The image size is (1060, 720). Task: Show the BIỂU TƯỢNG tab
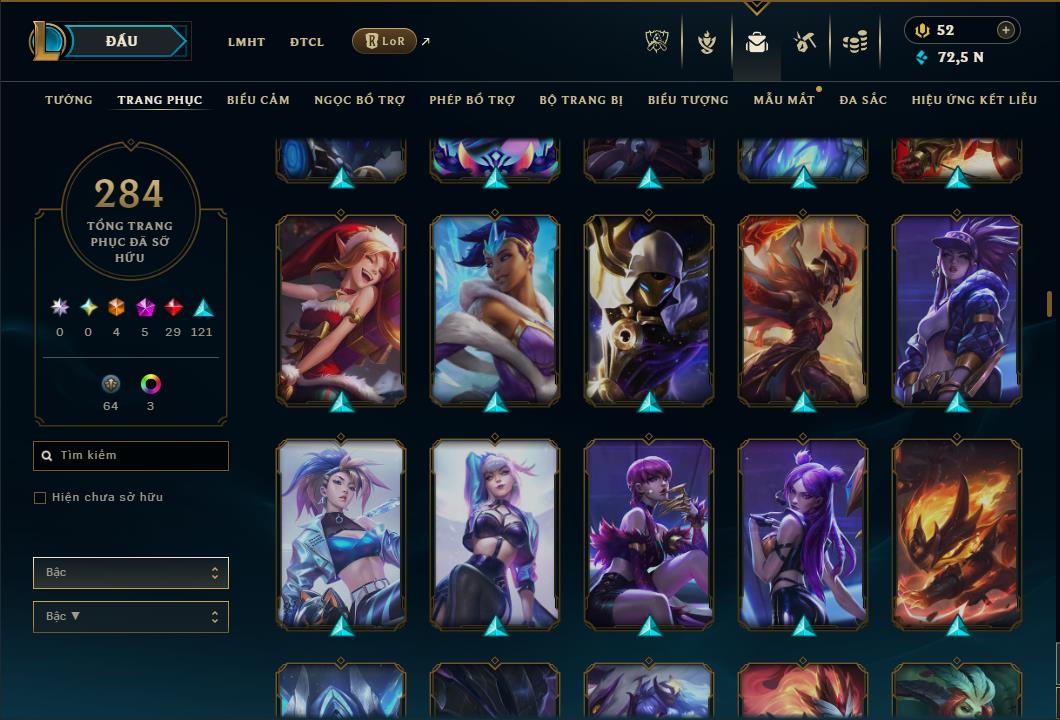688,100
